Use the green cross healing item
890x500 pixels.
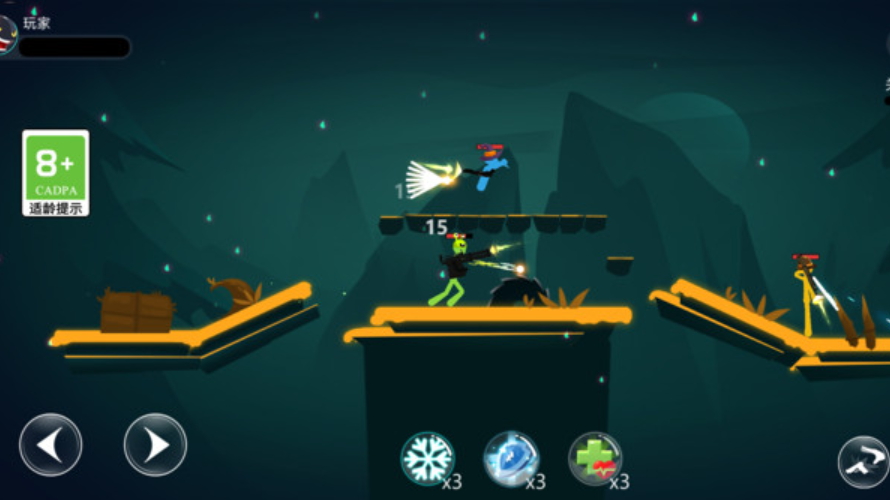595,458
